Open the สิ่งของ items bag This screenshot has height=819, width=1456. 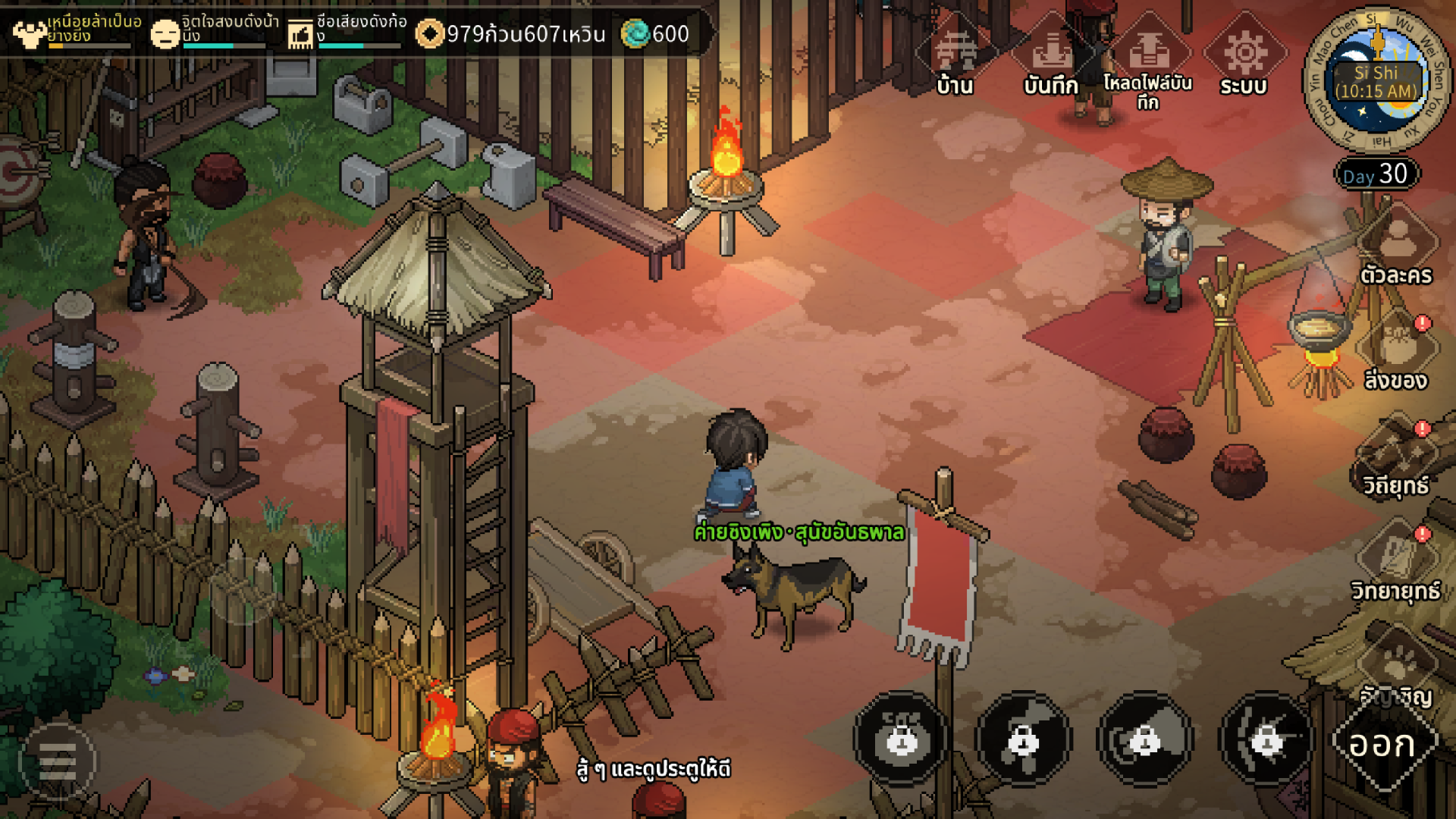tap(1396, 350)
